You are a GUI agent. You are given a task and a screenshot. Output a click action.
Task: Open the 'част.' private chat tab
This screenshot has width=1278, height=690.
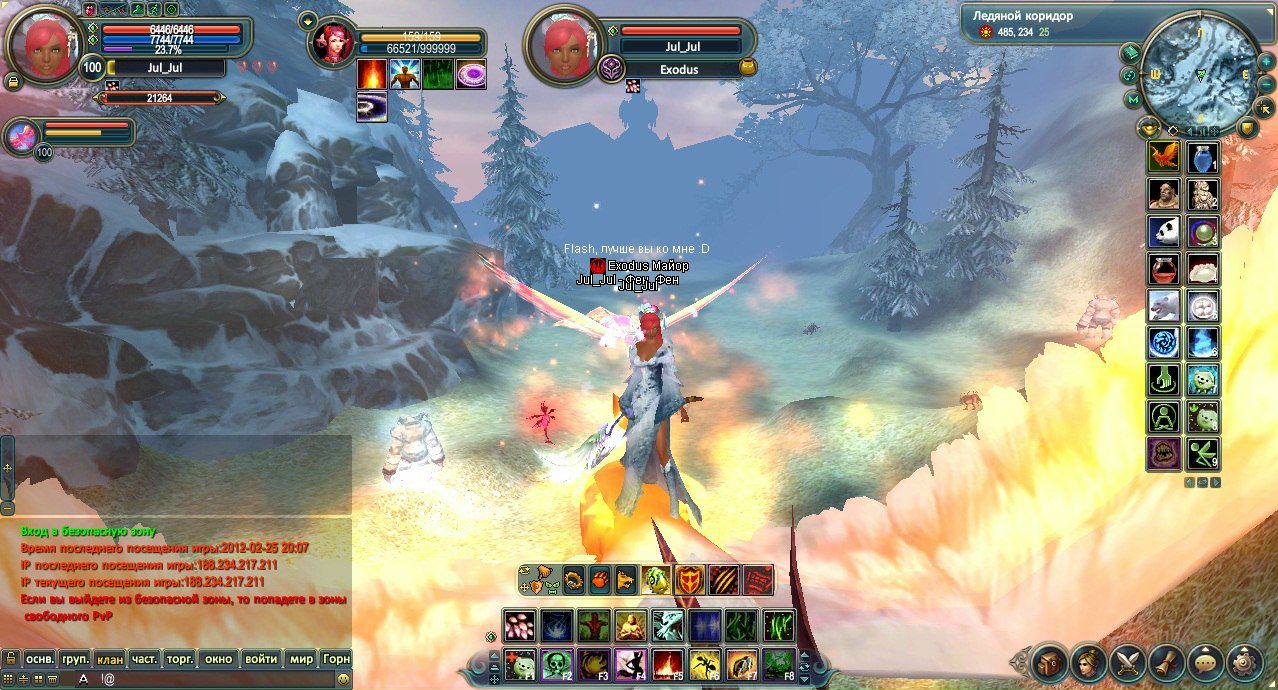point(145,659)
